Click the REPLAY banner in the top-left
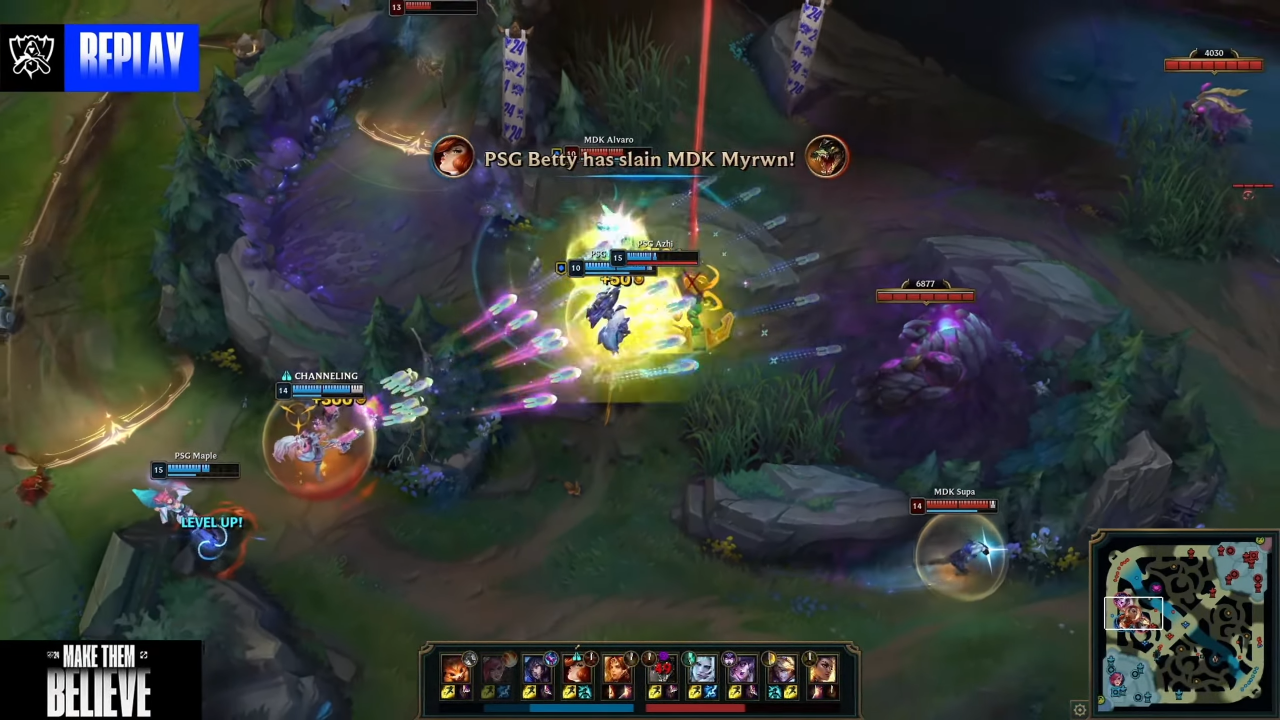The height and width of the screenshot is (720, 1280). 133,57
